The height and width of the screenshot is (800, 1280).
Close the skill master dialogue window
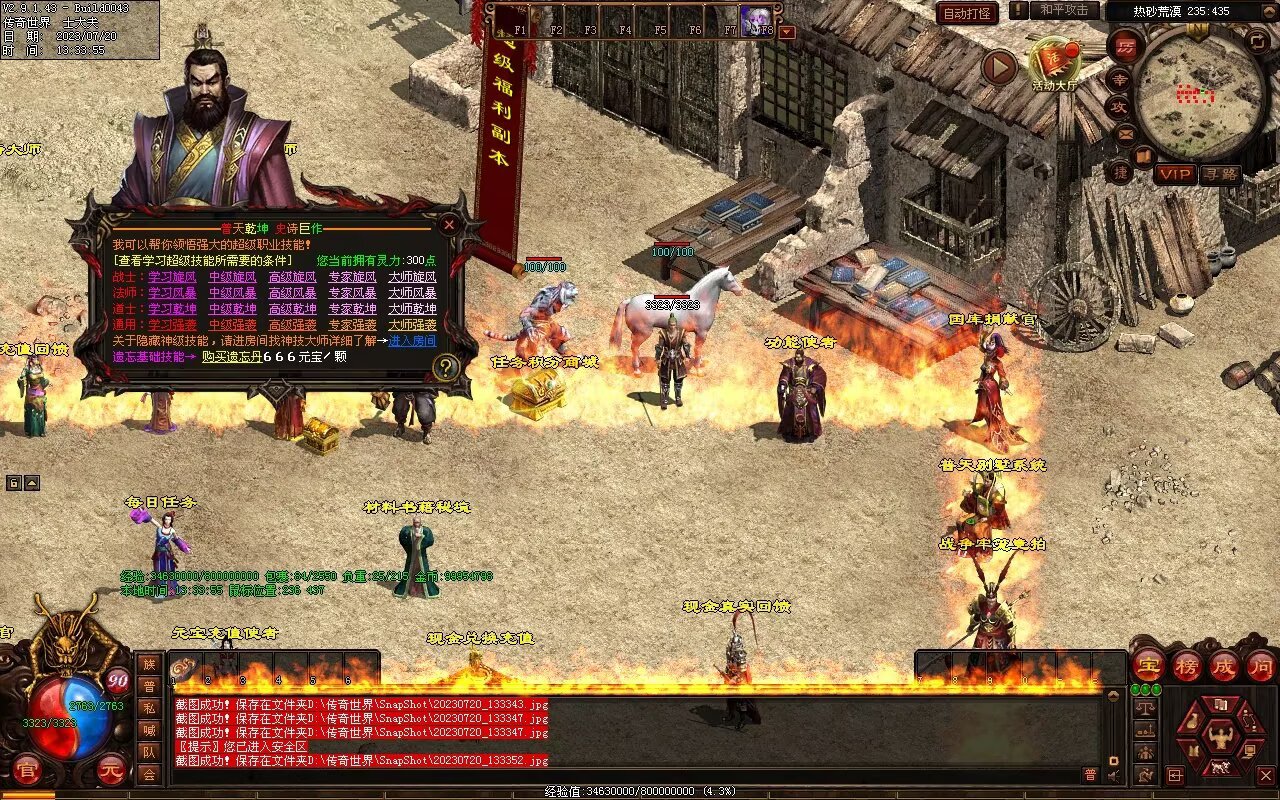click(449, 225)
